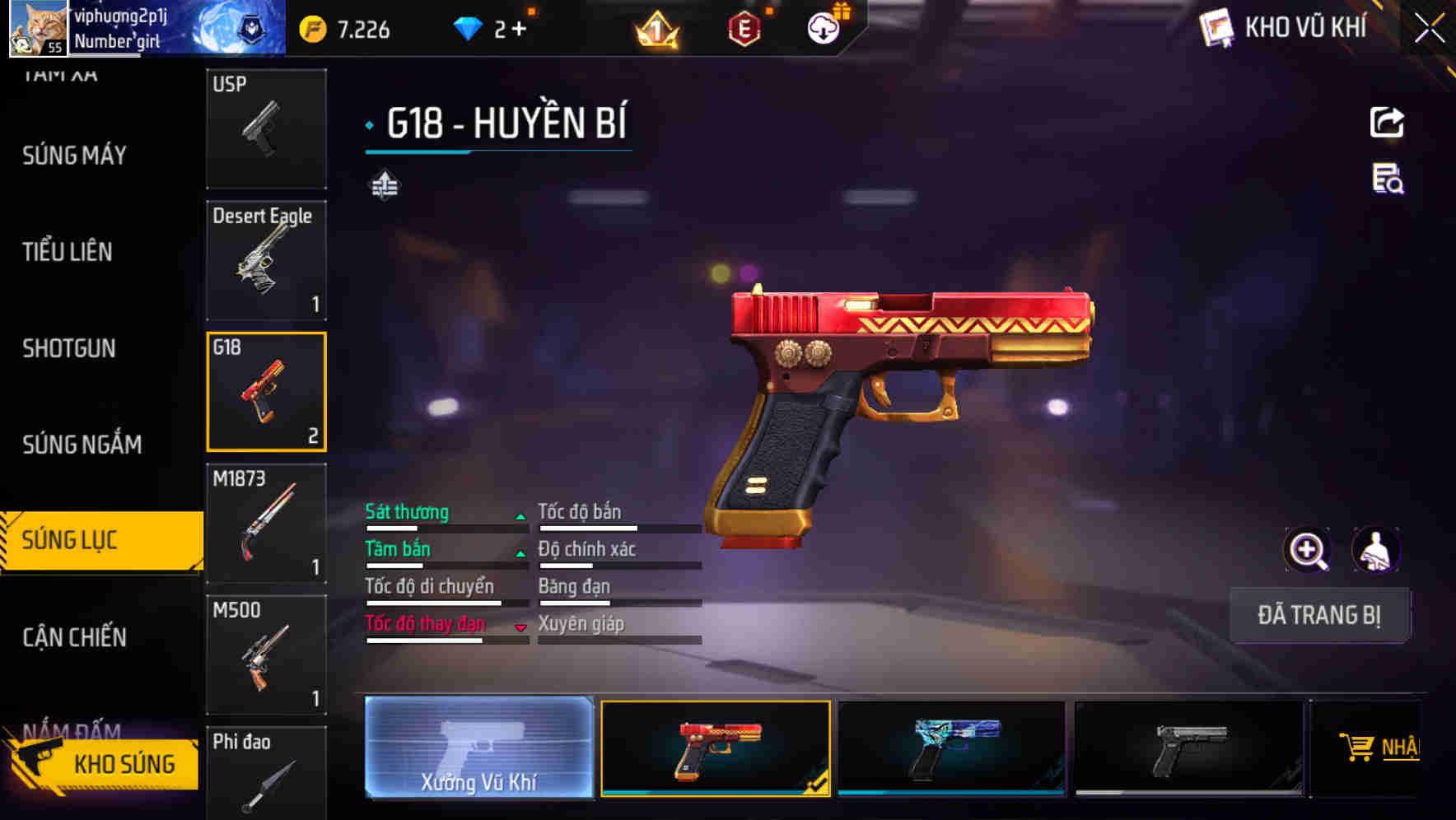This screenshot has height=820, width=1456.
Task: Open the Desert Eagle weapon entry
Action: [266, 259]
